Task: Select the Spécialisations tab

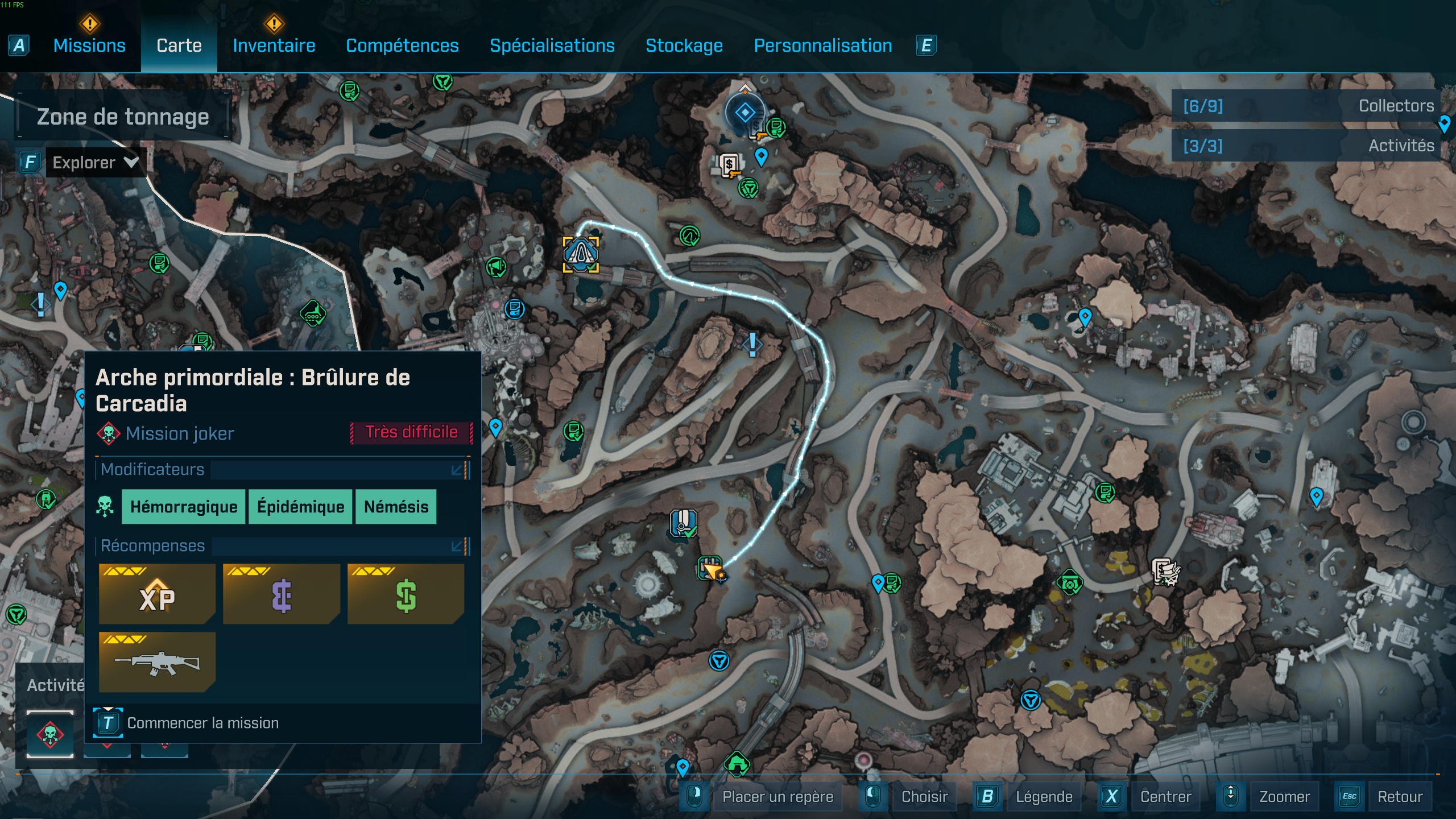Action: (552, 45)
